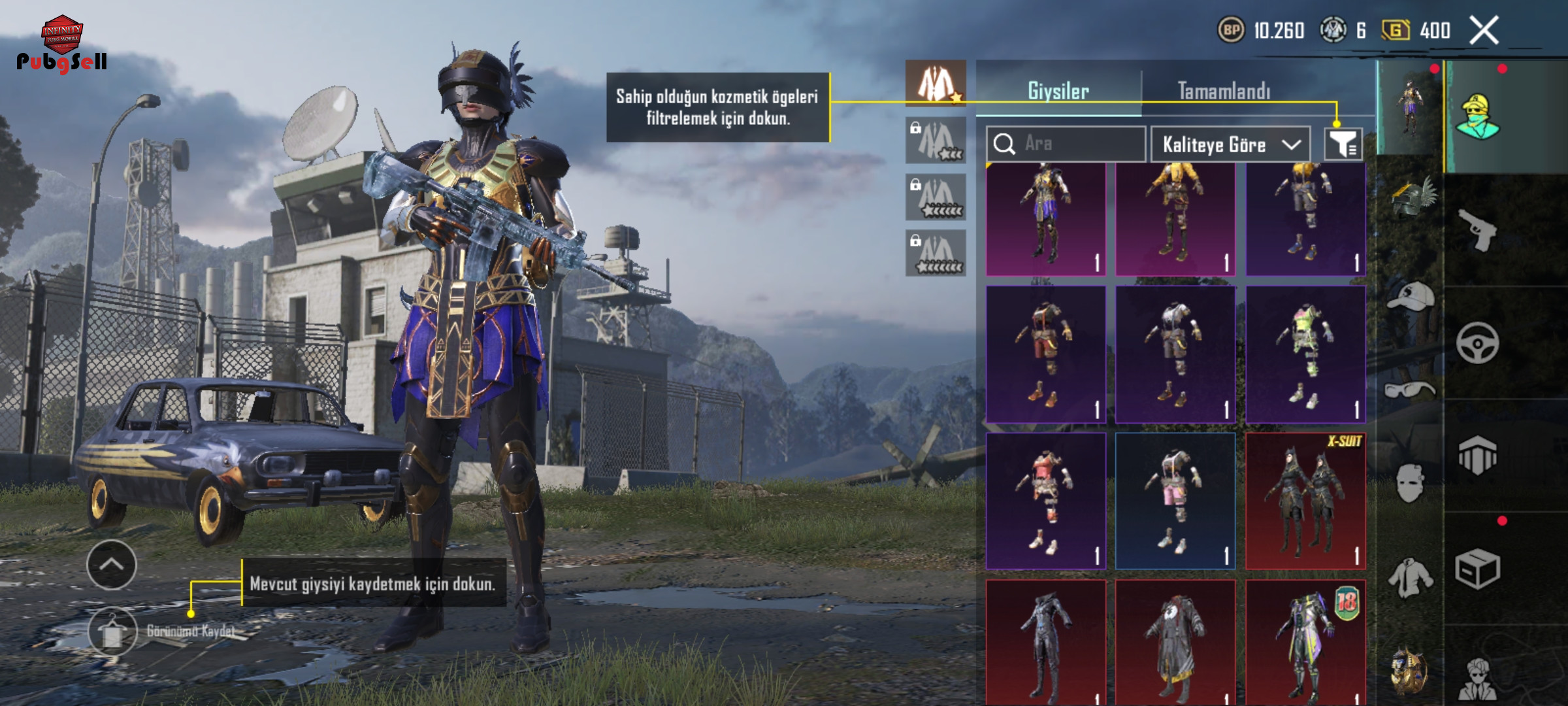This screenshot has height=706, width=1568.
Task: Select the pink shorts outfit tile
Action: 1175,501
